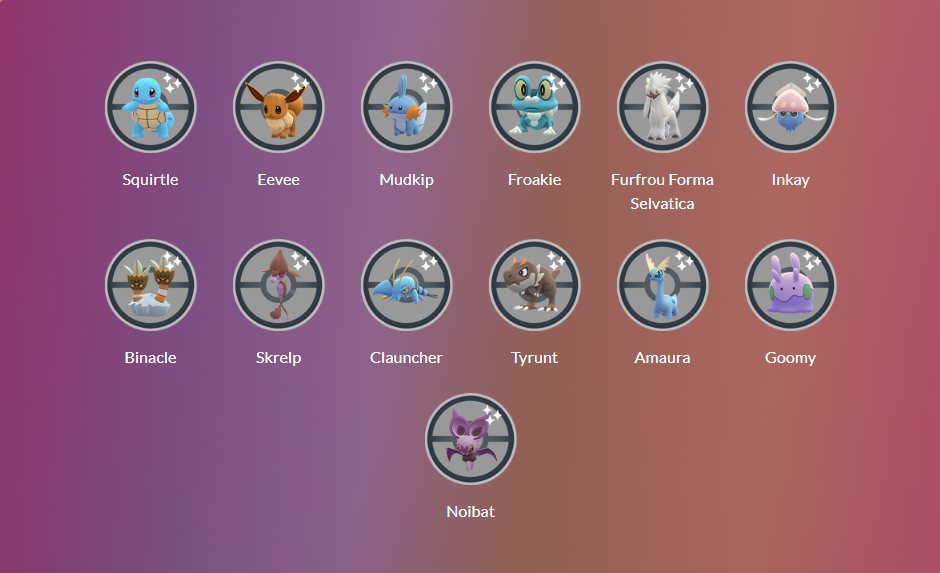Select the shiny Squirtle icon
The image size is (940, 573).
[x=151, y=108]
